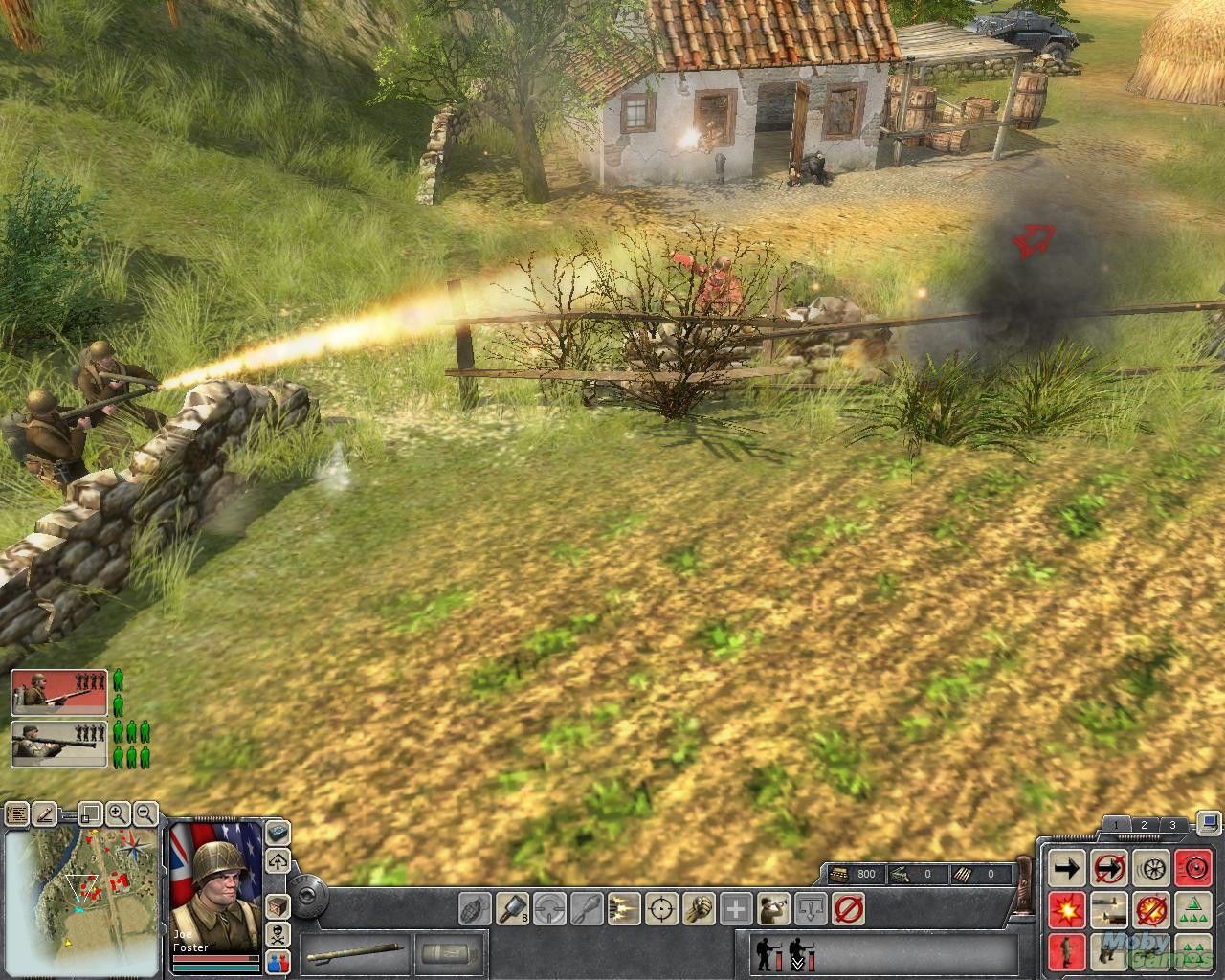Switch to command panel tab 3
Viewport: 1225px width, 980px height.
point(1172,825)
